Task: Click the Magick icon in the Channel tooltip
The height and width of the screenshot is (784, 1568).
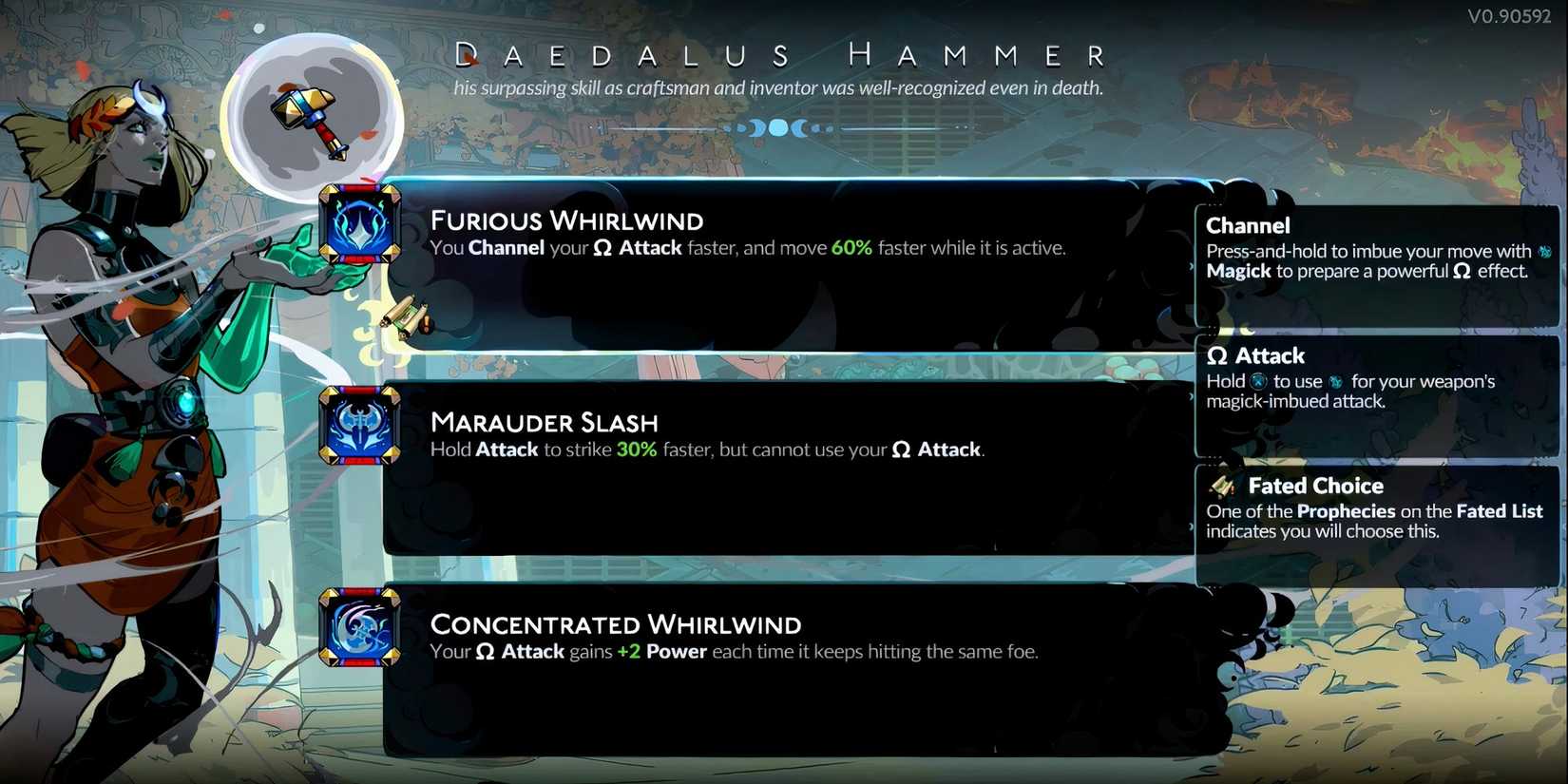Action: pyautogui.click(x=1547, y=252)
